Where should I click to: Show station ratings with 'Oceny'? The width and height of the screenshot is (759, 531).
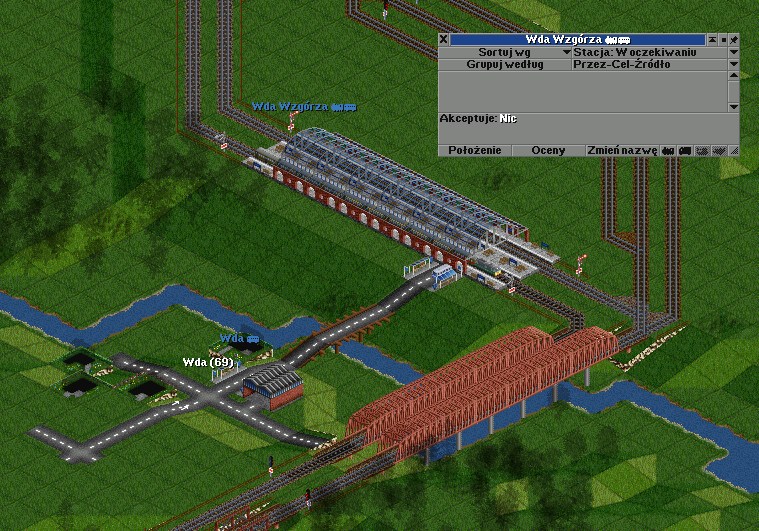(548, 150)
